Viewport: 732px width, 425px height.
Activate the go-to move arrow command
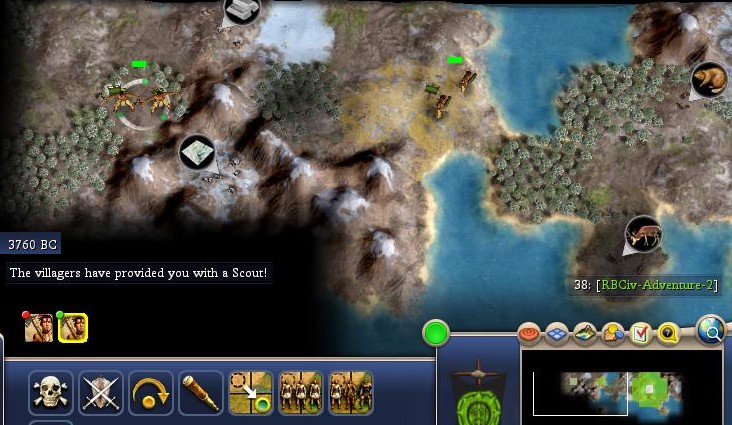click(250, 393)
